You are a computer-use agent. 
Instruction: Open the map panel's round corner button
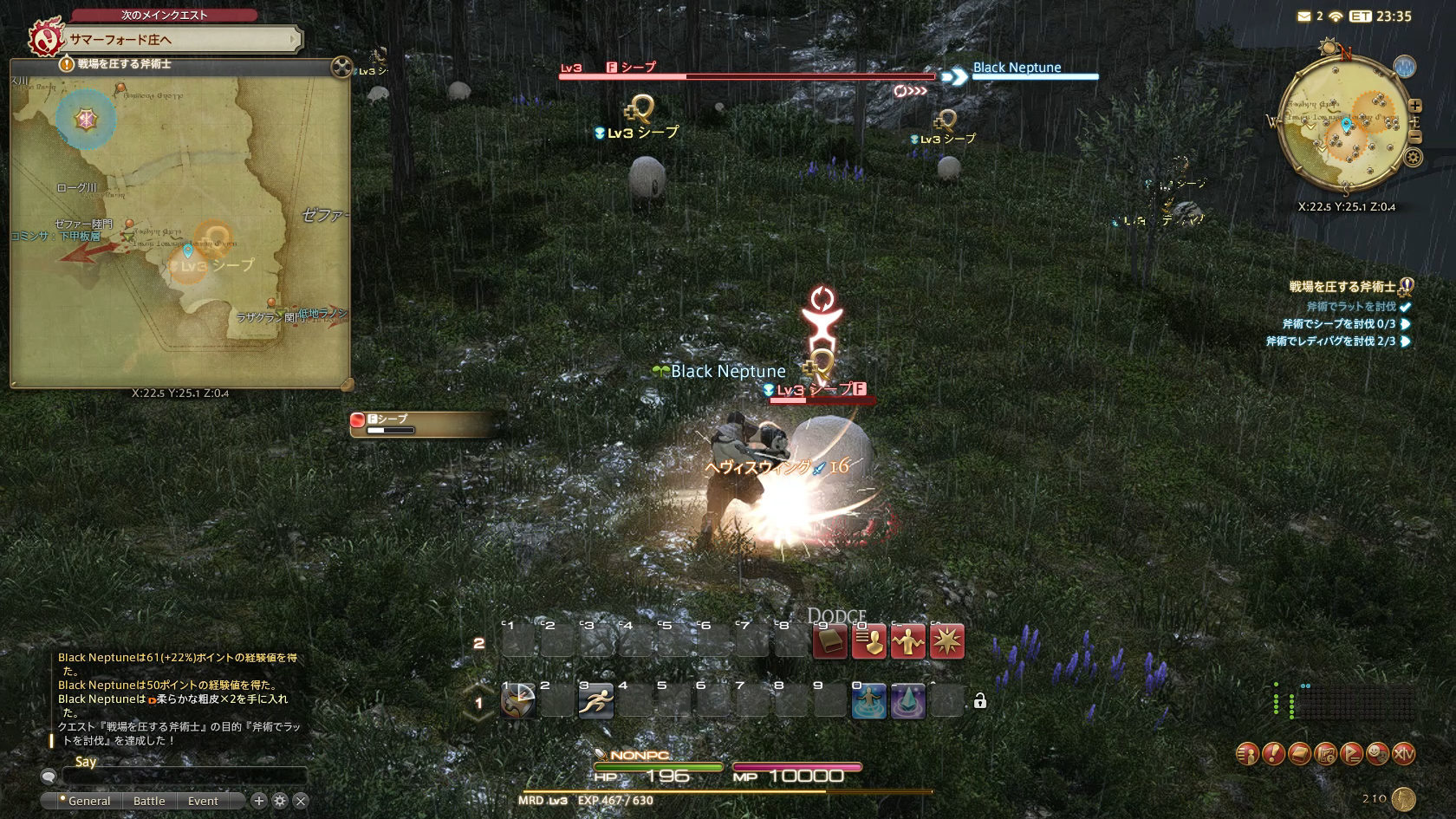(341, 67)
